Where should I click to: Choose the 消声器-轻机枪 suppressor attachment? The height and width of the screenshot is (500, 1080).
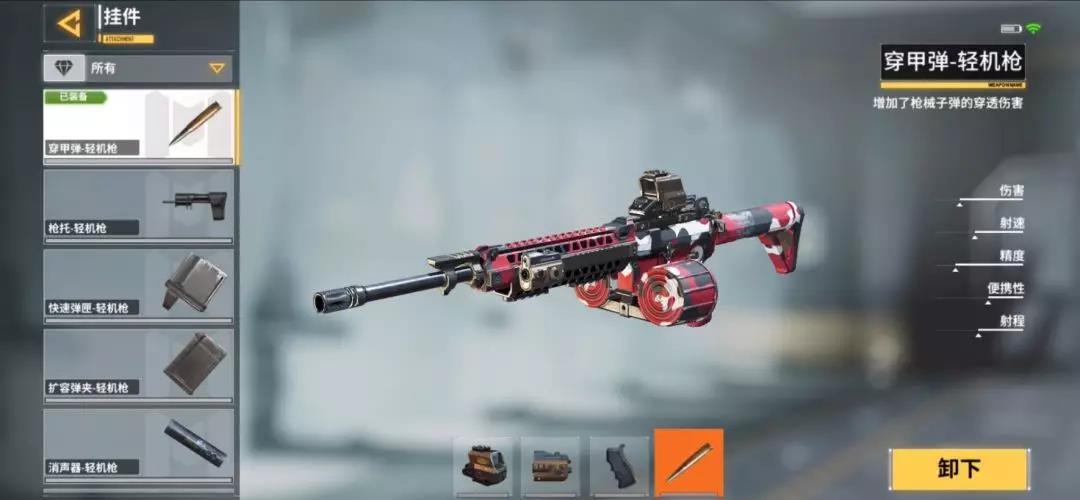(139, 445)
